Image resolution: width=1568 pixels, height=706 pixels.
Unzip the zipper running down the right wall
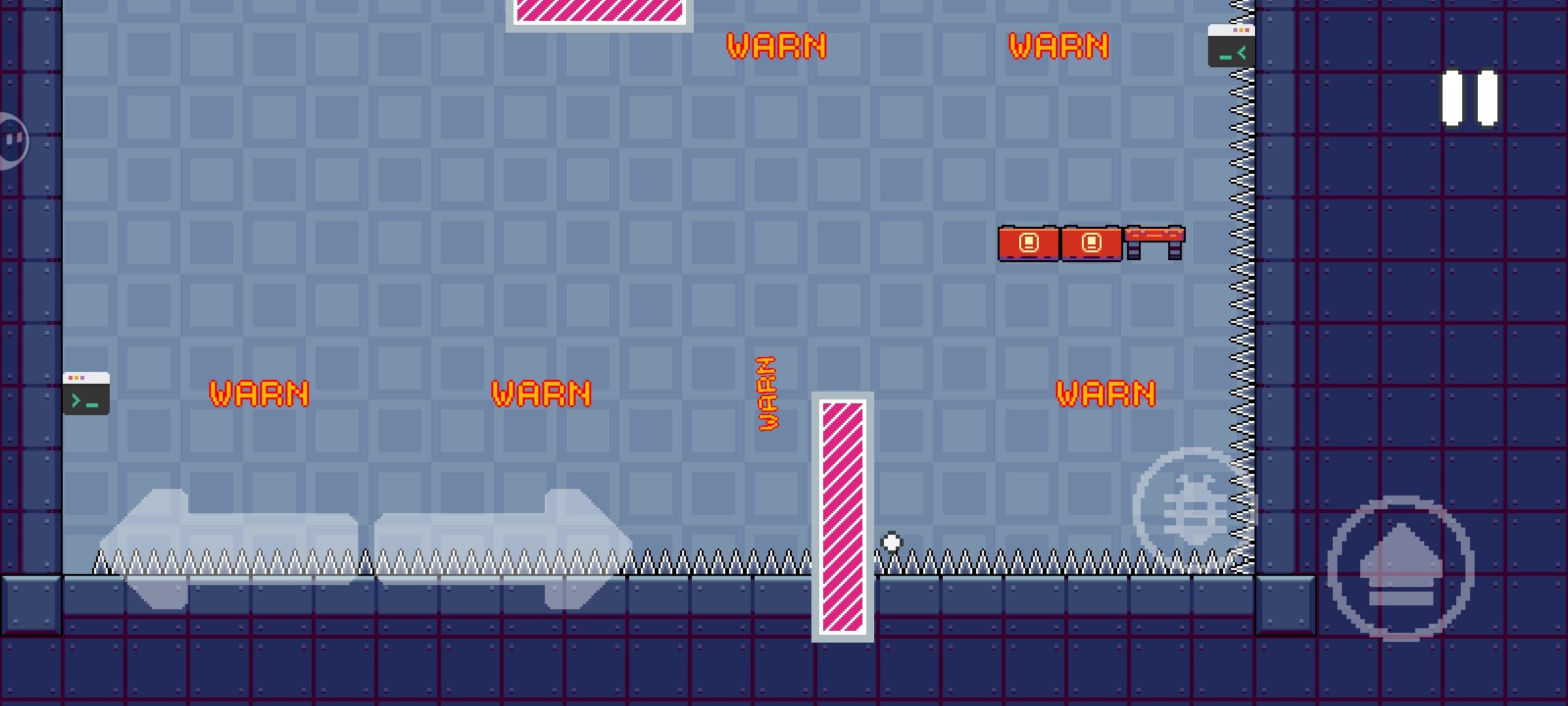click(1240, 294)
